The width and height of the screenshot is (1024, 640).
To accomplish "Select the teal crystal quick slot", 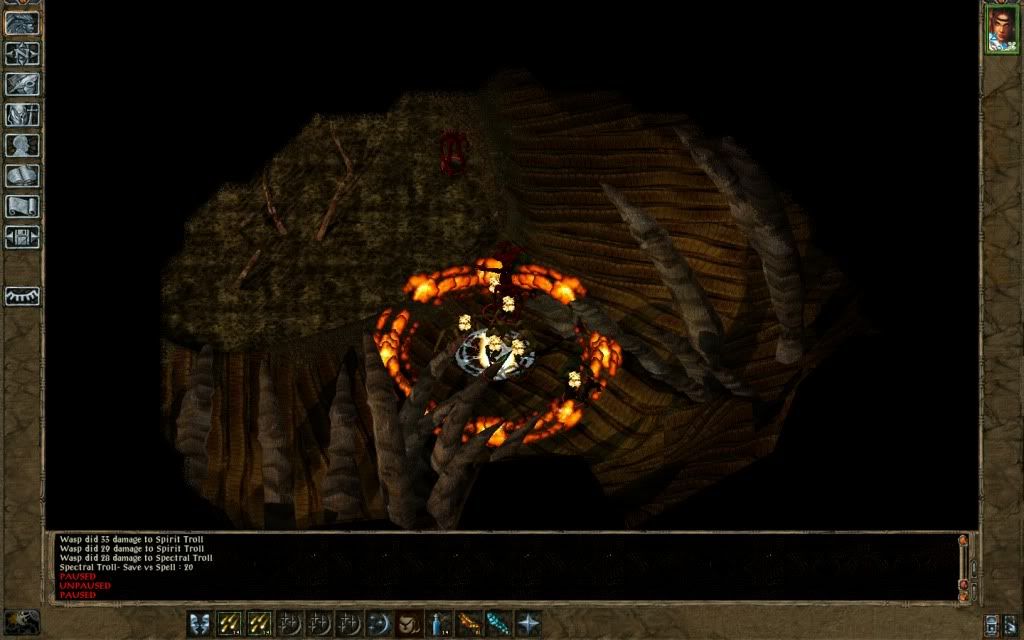I will point(498,623).
